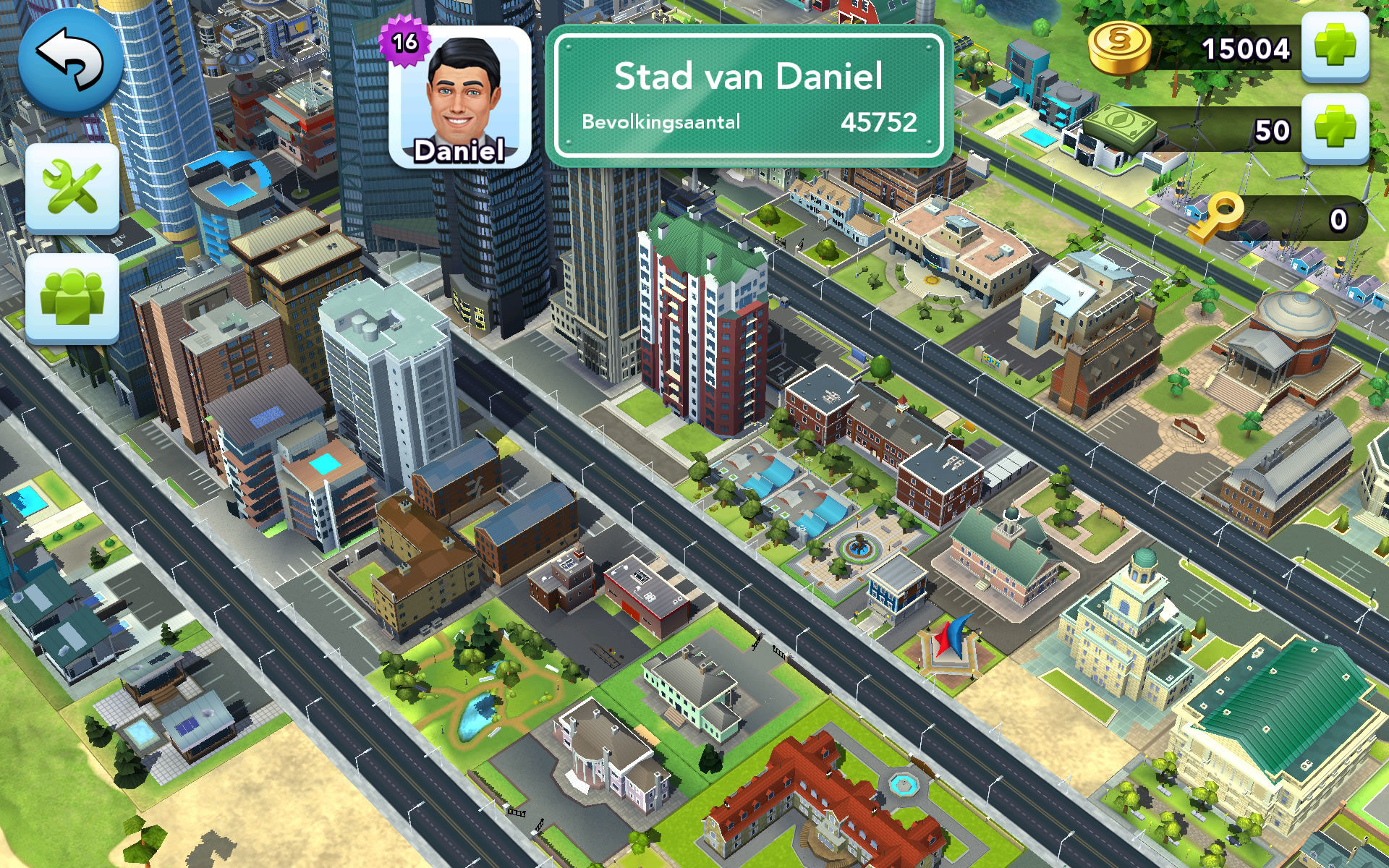
Task: Open the social friends panel
Action: click(72, 298)
